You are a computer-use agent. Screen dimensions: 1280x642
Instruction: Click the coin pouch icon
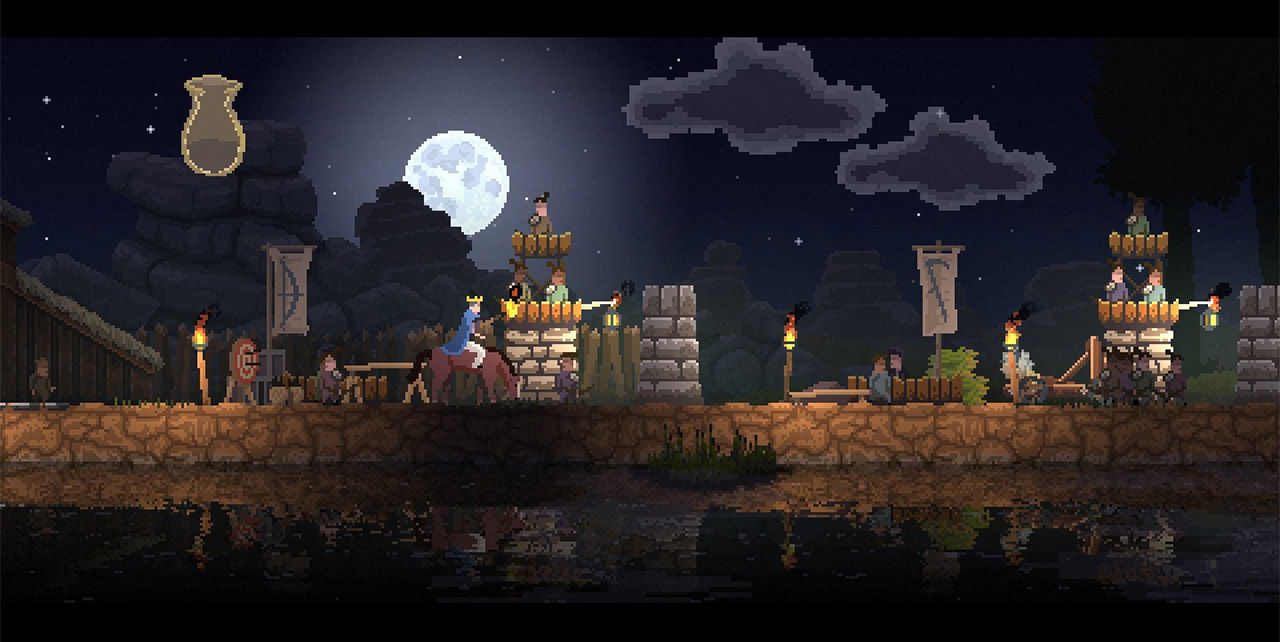tap(213, 127)
